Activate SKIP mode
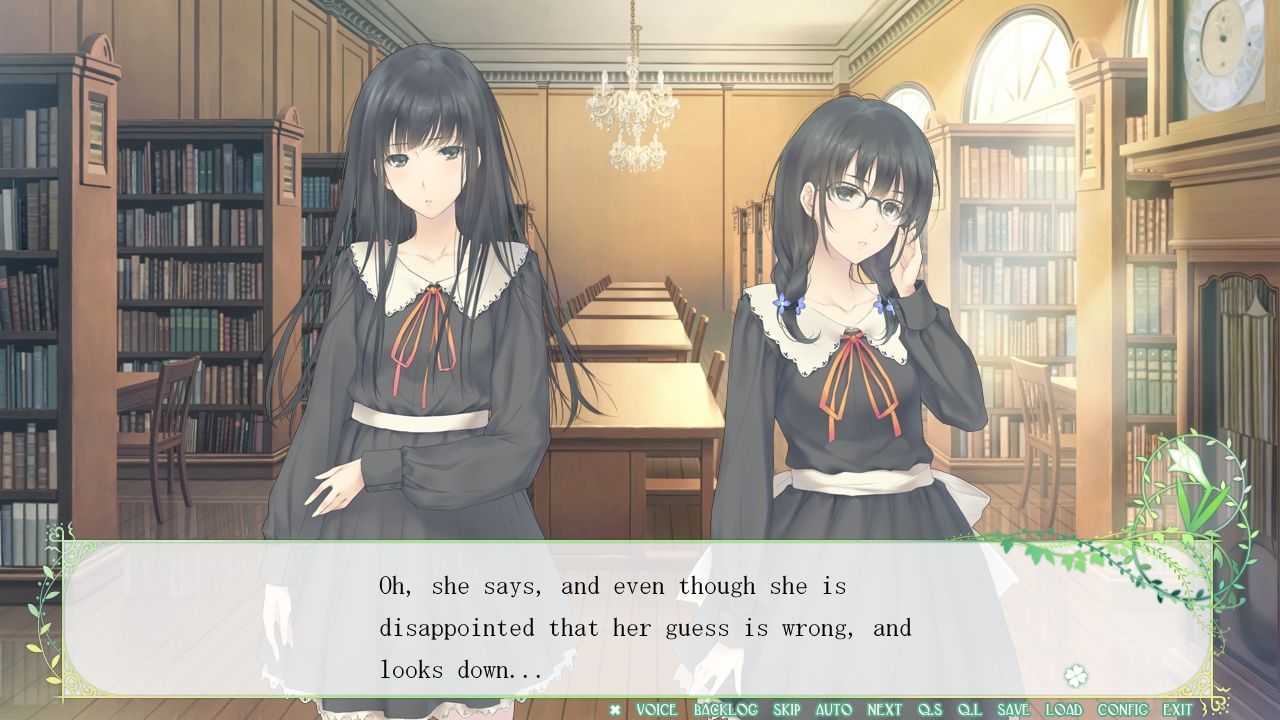Viewport: 1280px width, 720px height. 787,710
